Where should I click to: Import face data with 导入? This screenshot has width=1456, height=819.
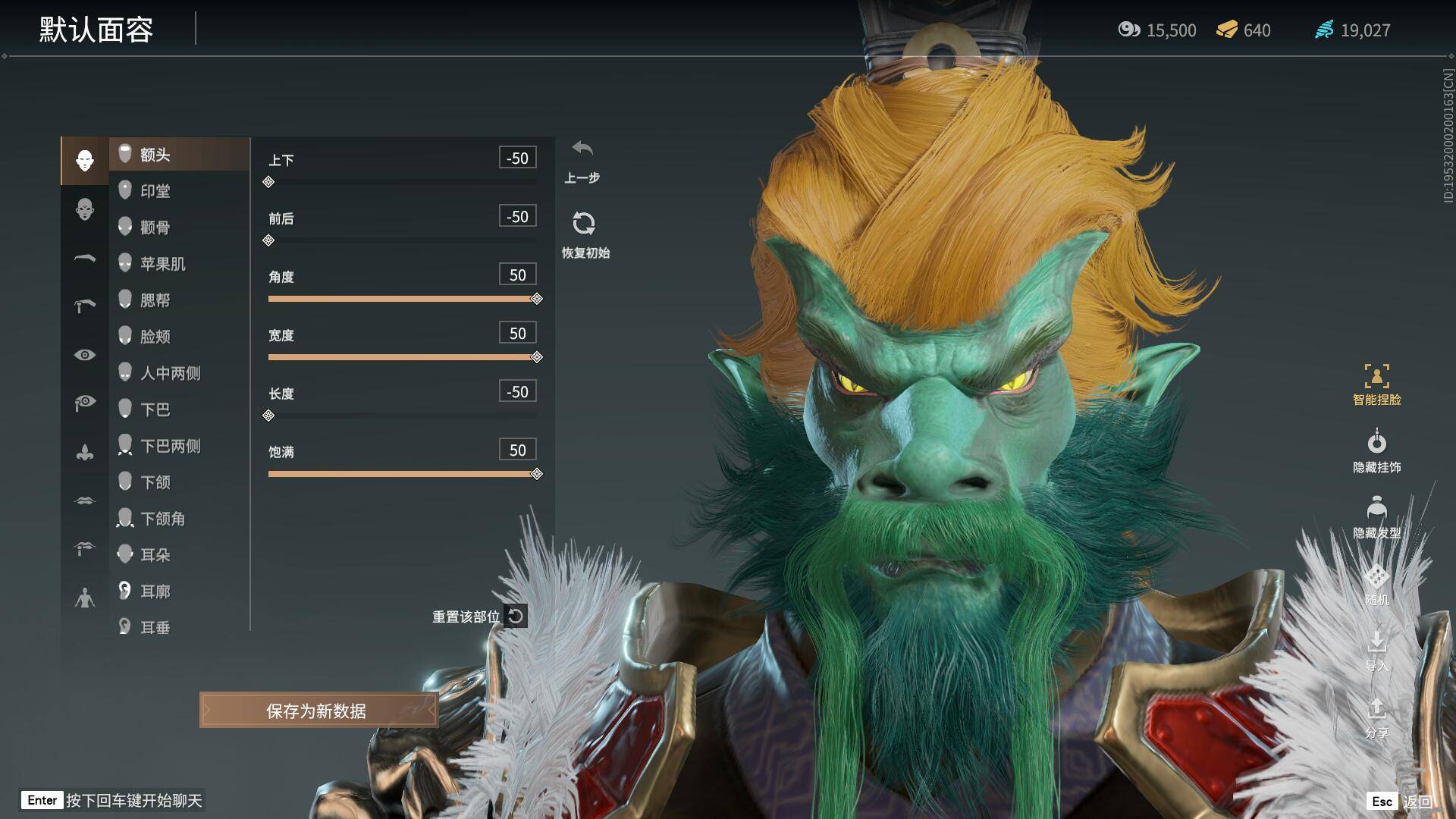click(x=1376, y=651)
